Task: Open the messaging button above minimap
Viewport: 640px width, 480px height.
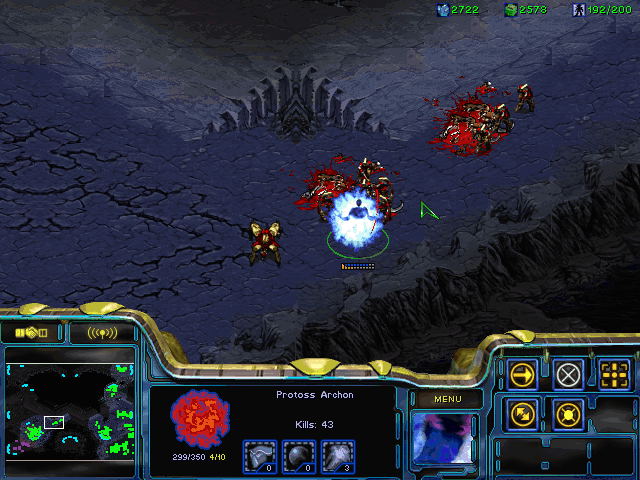Action: pos(101,332)
